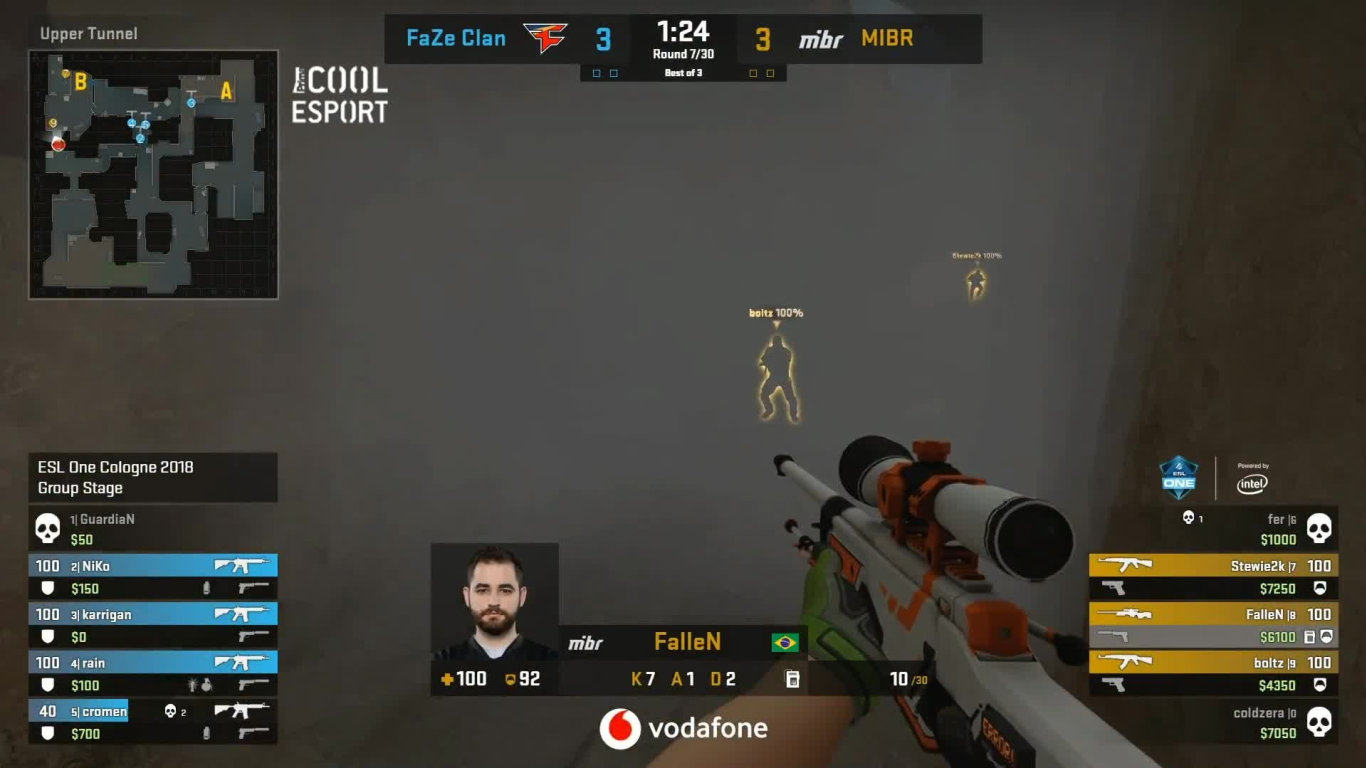Expand the Upper Tunnel minimap
Image resolution: width=1366 pixels, height=768 pixels.
coord(155,170)
